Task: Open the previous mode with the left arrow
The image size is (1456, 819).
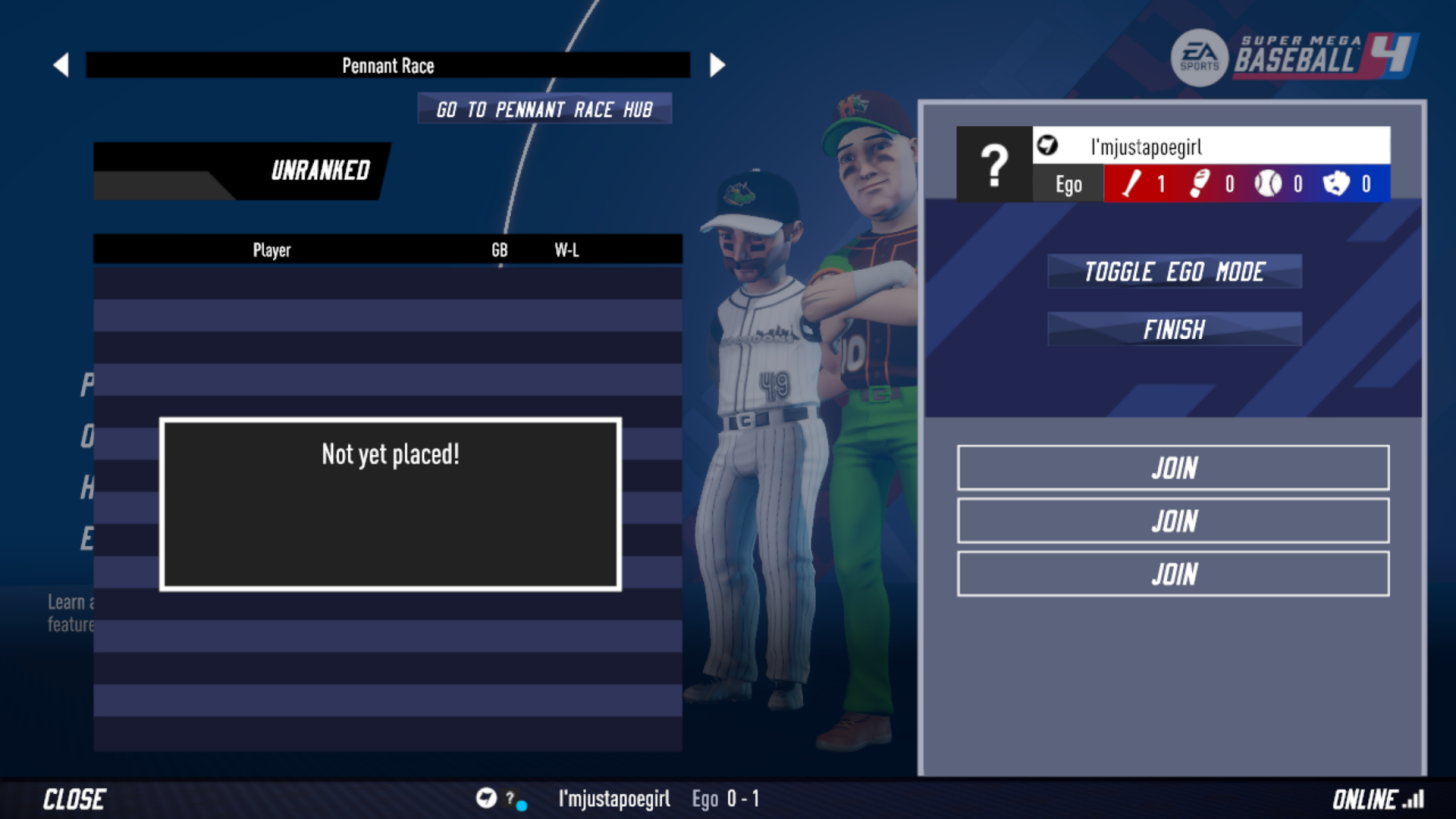Action: click(61, 64)
